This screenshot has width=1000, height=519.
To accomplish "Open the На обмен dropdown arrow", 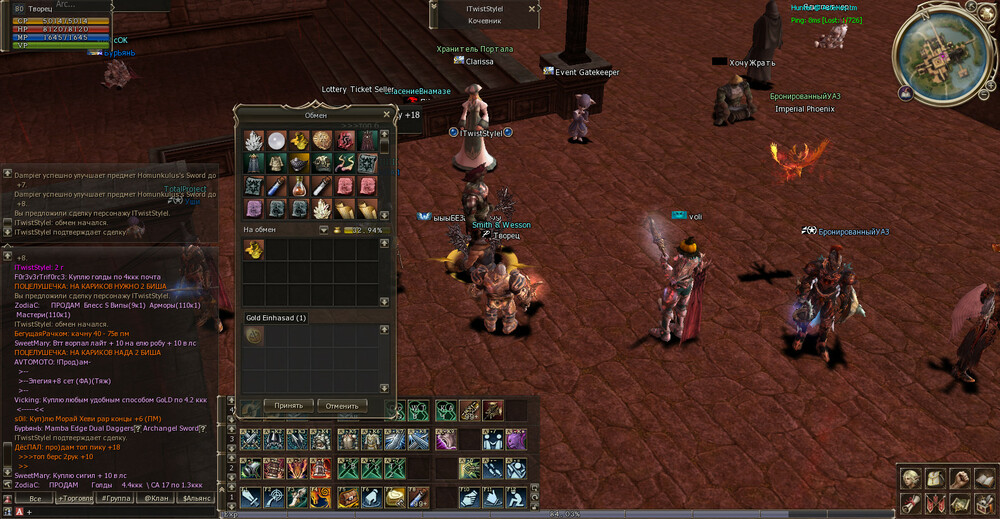I will (x=324, y=230).
